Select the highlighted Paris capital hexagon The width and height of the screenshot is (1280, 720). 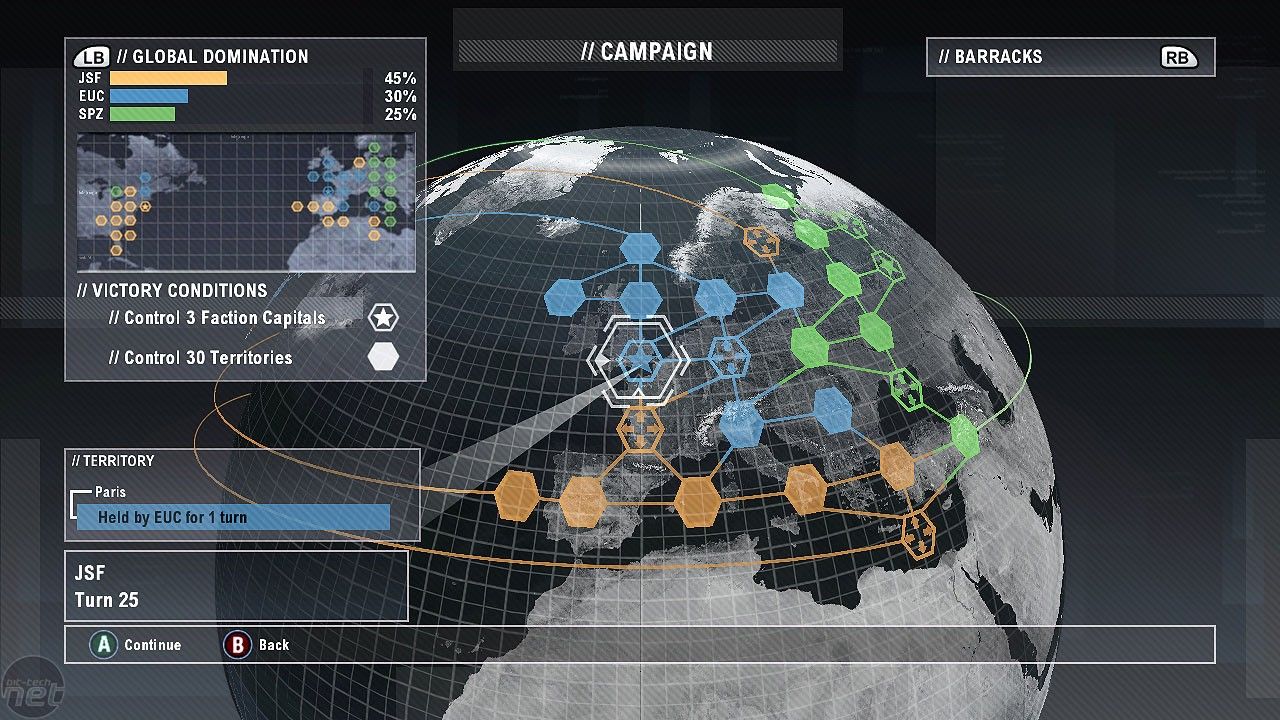point(638,359)
